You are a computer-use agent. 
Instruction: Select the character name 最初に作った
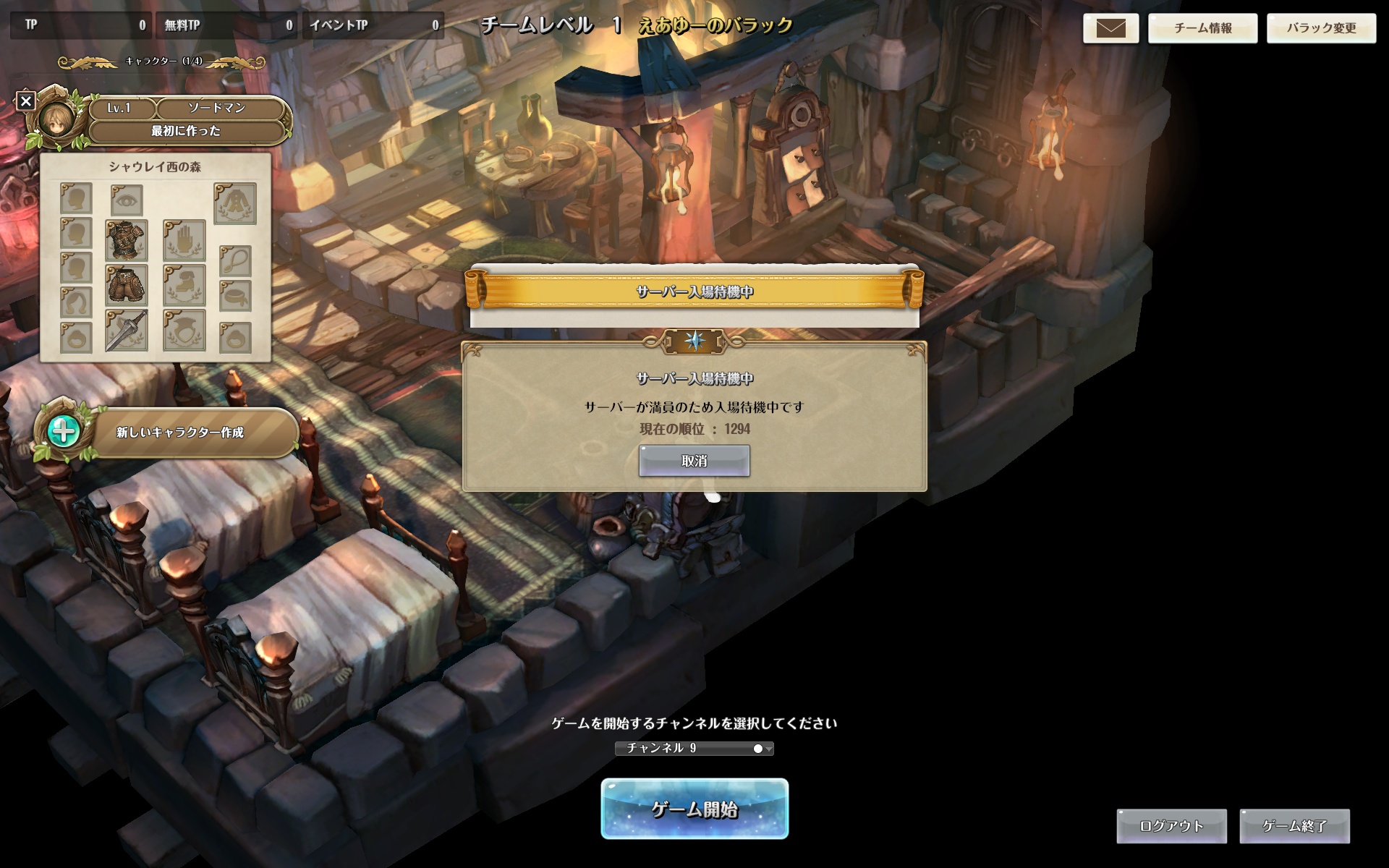click(186, 131)
